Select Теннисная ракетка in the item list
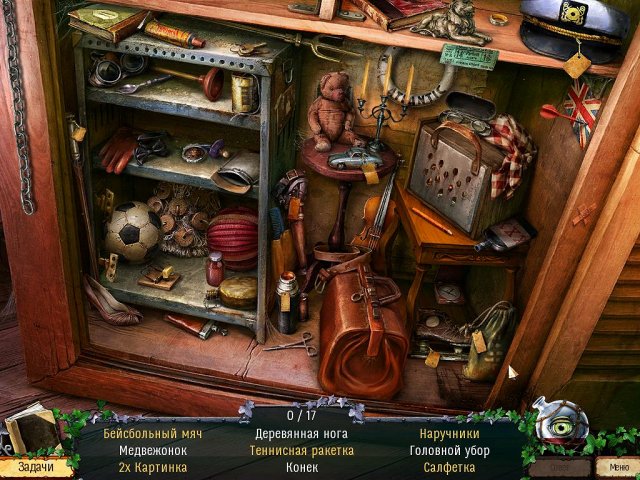This screenshot has height=480, width=640. 302,451
